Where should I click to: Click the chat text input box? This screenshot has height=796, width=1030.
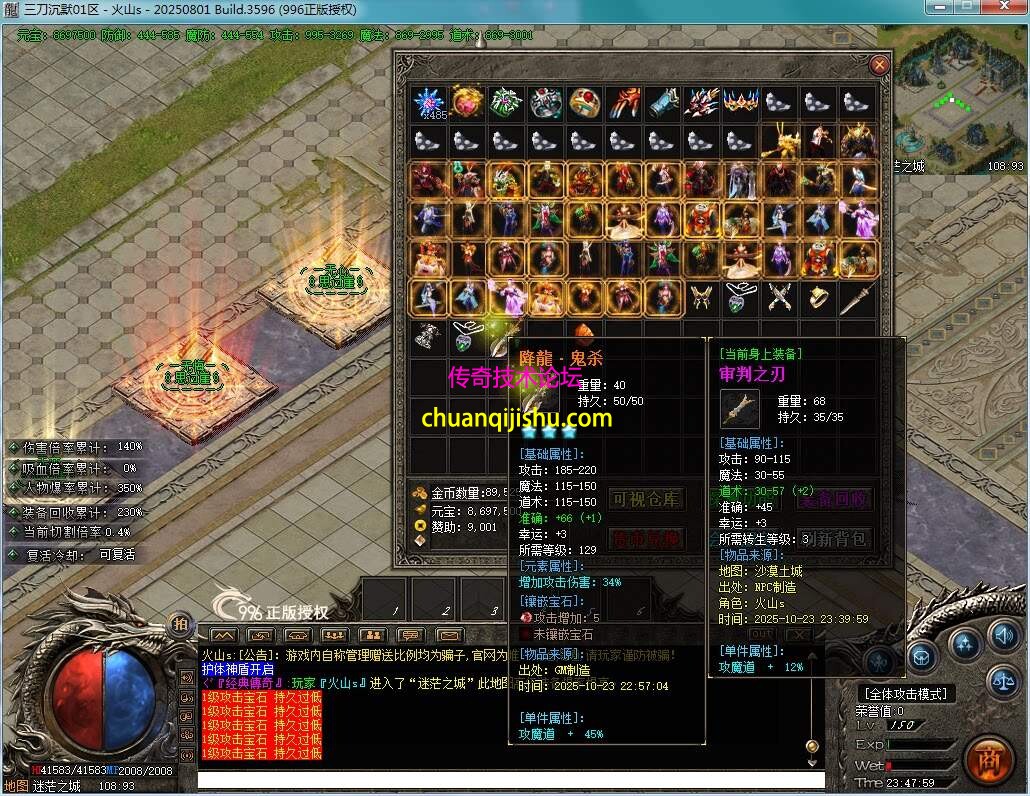[x=510, y=779]
